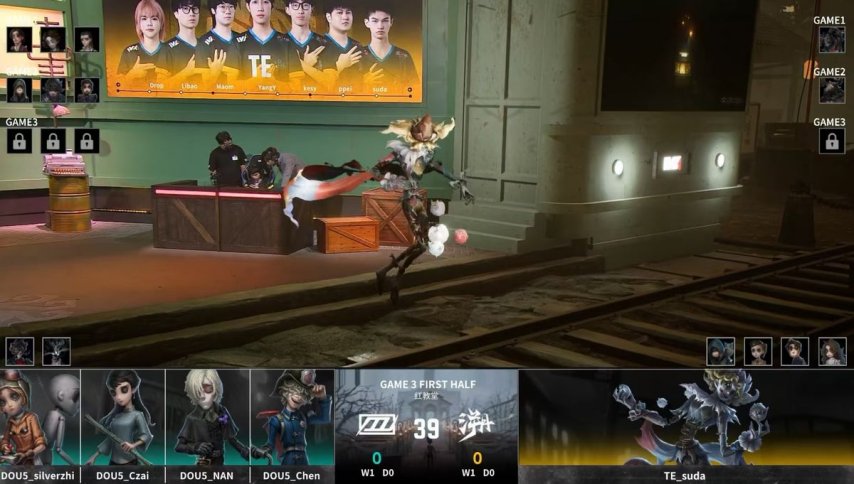Click the hooded cat-owner banned survivor icon
The width and height of the screenshot is (854, 484).
pyautogui.click(x=721, y=351)
